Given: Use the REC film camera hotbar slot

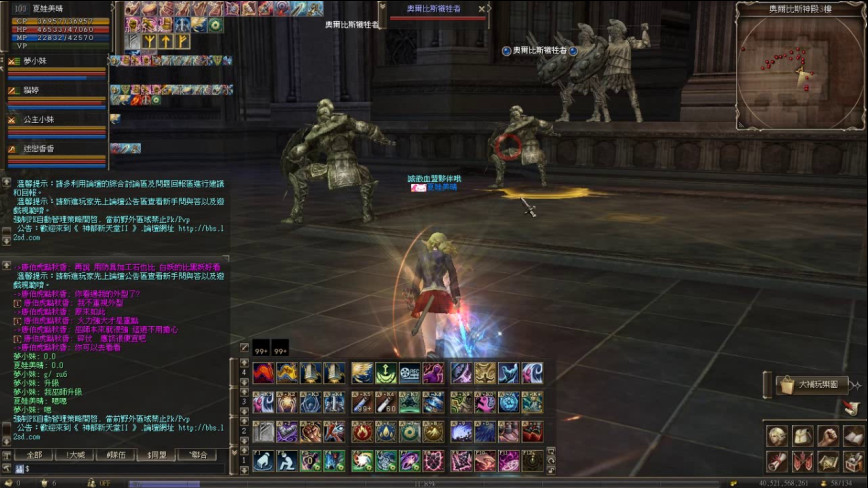Looking at the screenshot, I should [410, 374].
